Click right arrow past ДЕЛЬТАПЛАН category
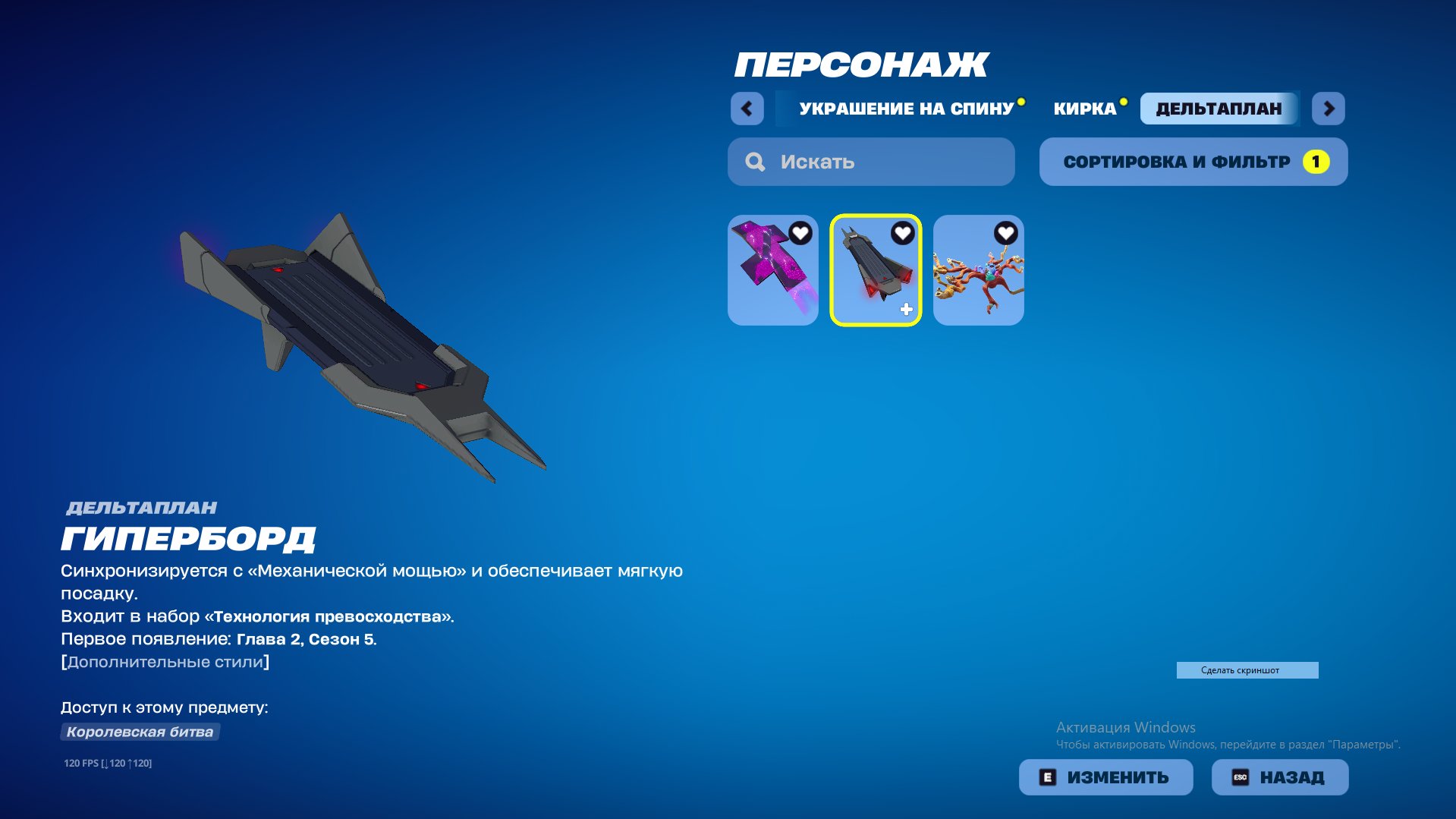Image resolution: width=1456 pixels, height=819 pixels. [1329, 109]
